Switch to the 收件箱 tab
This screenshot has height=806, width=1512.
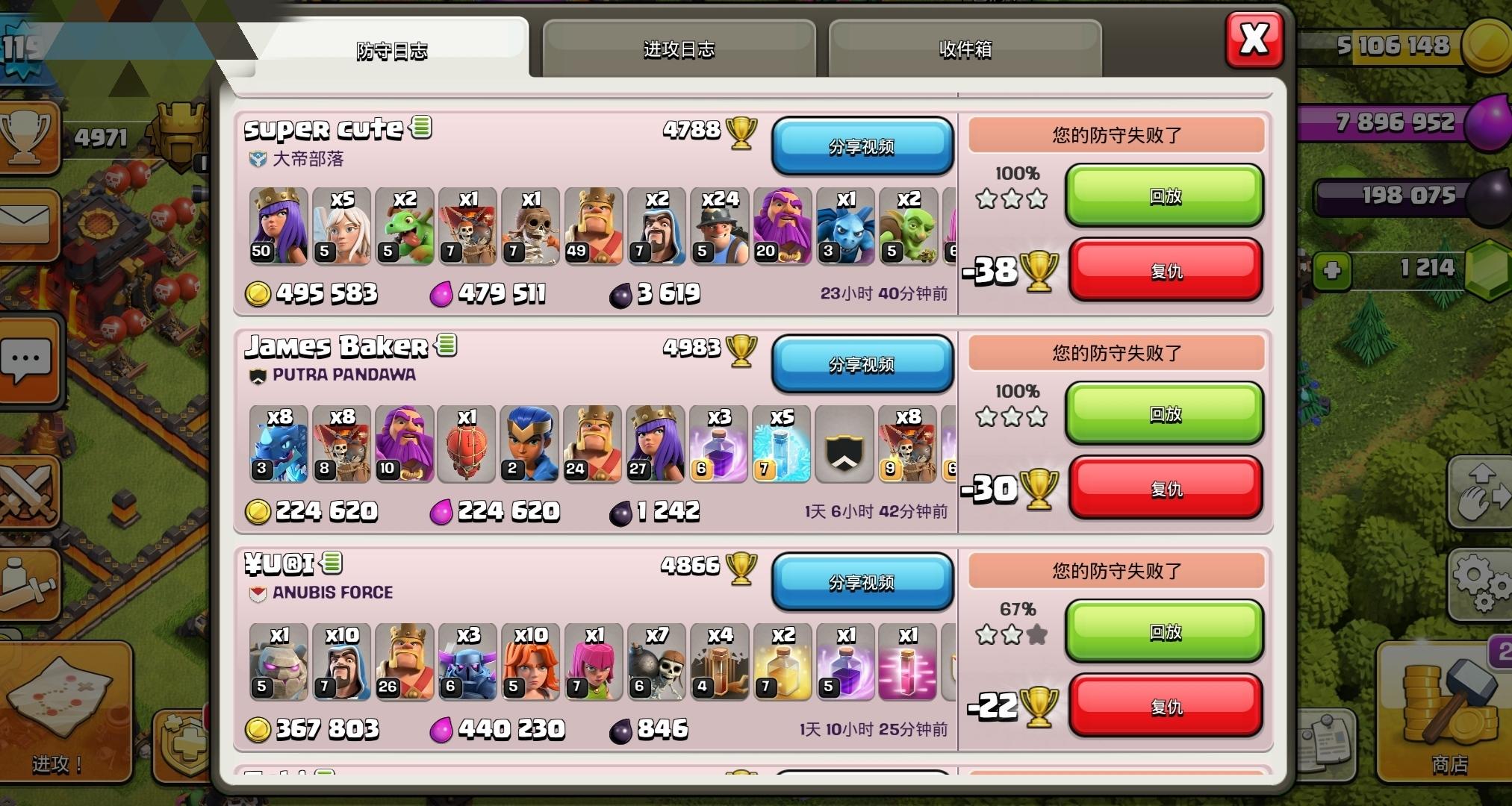coord(965,49)
